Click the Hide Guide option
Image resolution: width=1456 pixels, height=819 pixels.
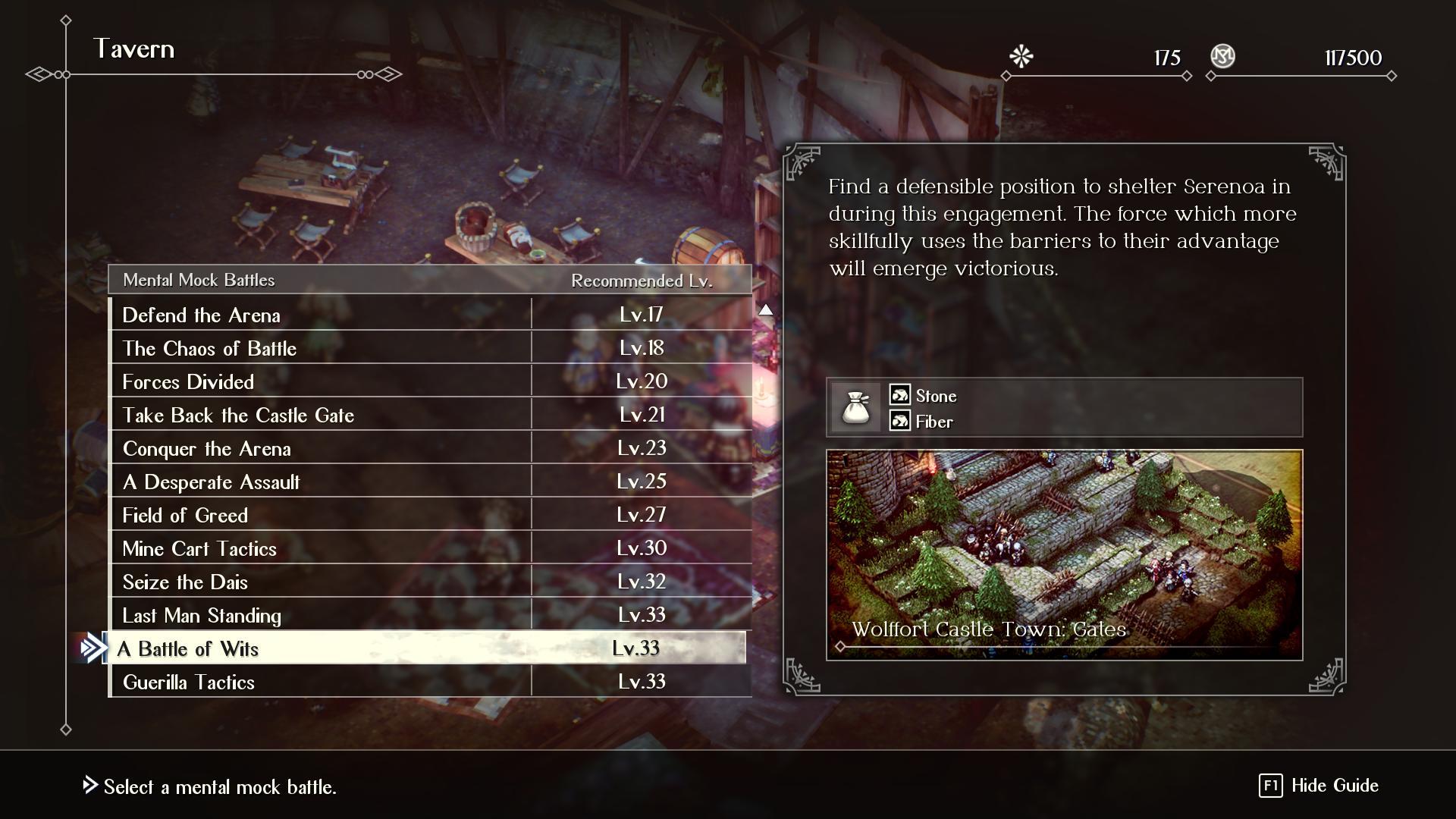(x=1319, y=786)
